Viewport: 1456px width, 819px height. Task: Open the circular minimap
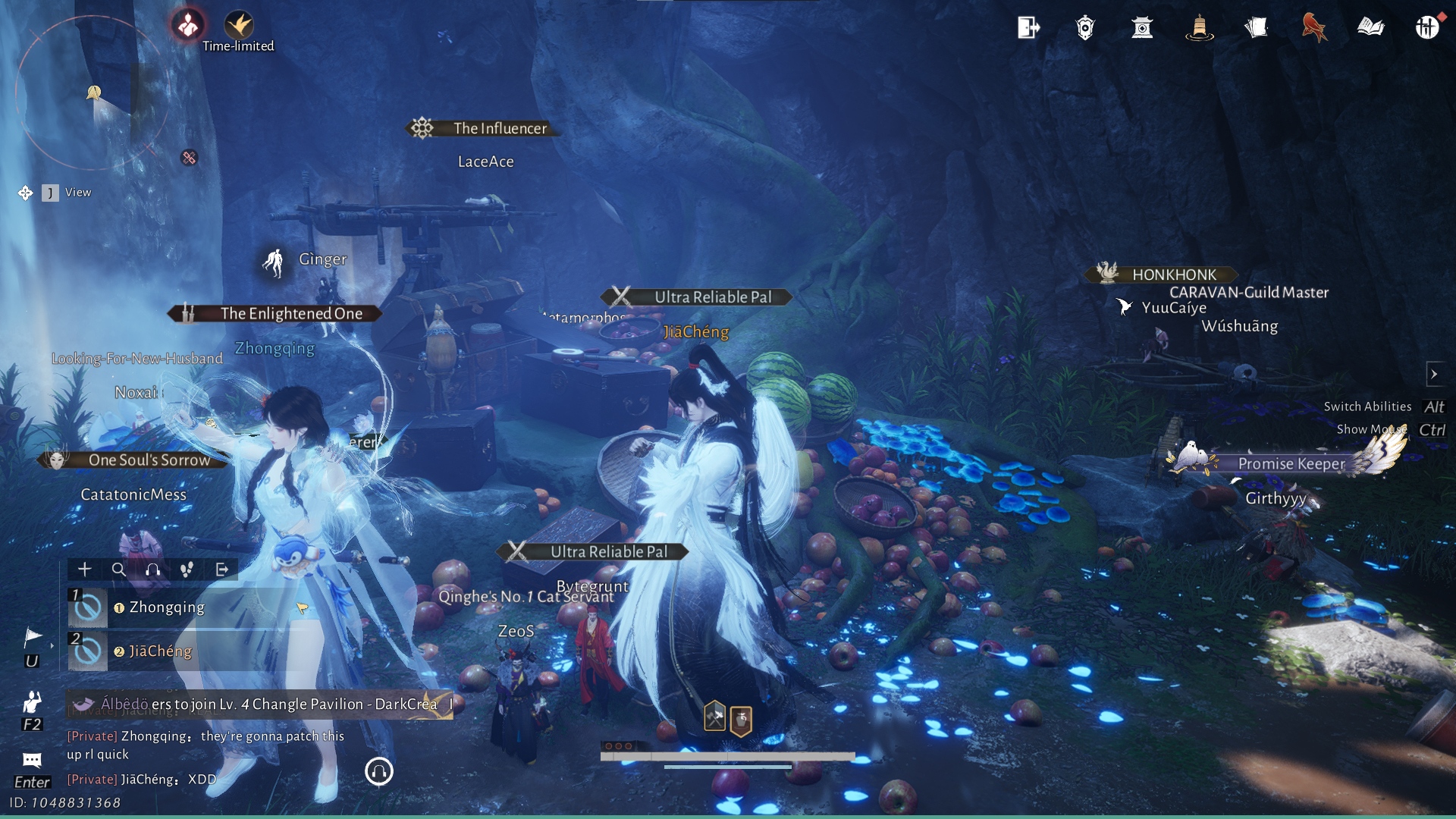pyautogui.click(x=91, y=93)
